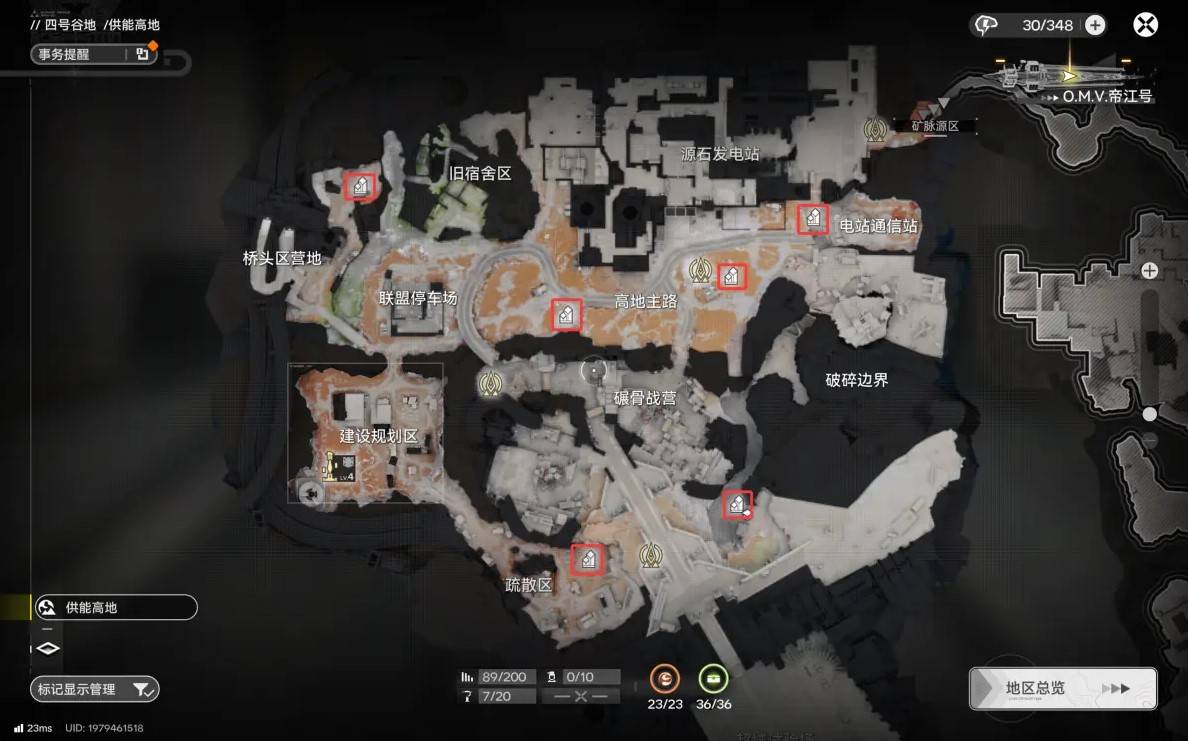Zoom in the map with the plus button
Image resolution: width=1188 pixels, height=741 pixels.
click(x=1150, y=270)
